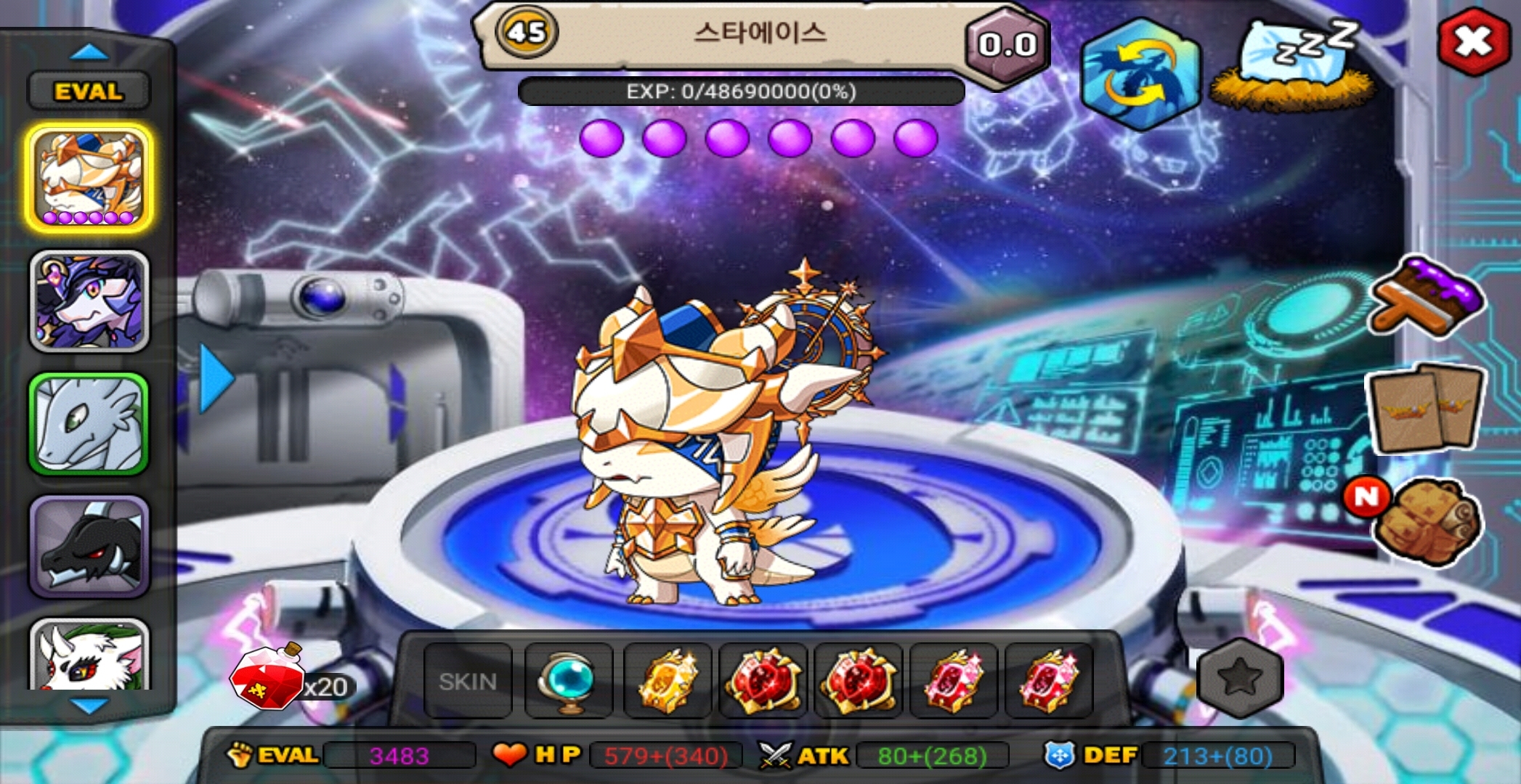This screenshot has width=1521, height=784.
Task: Open the SKIN slot
Action: (468, 682)
